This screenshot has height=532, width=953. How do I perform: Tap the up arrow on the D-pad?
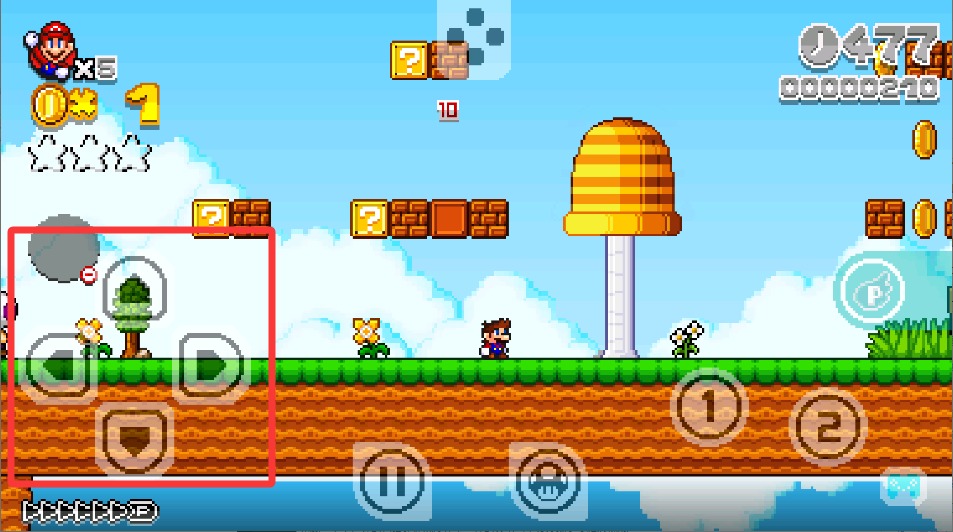tap(134, 290)
